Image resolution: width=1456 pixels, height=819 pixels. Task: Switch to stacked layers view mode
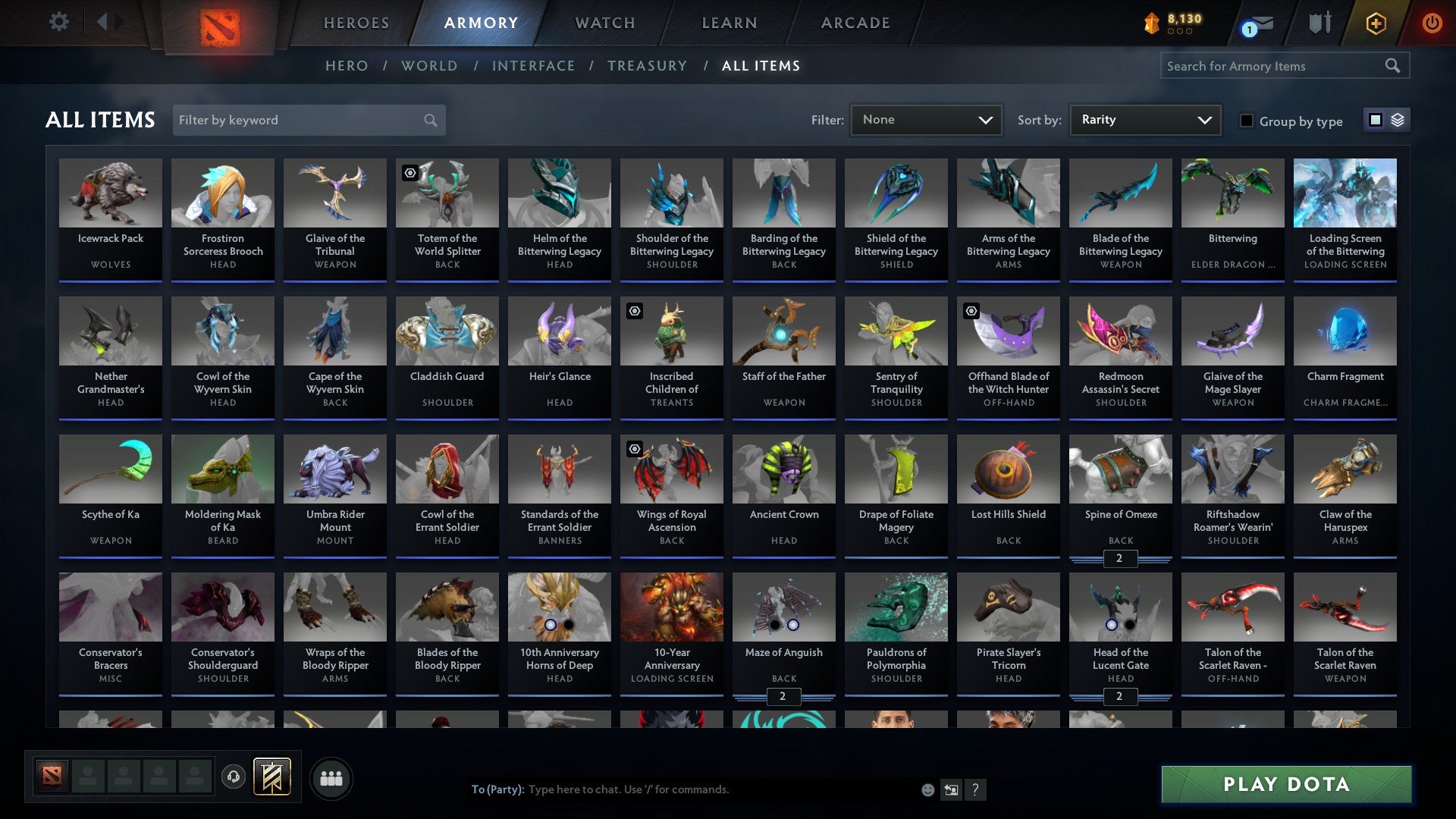[1399, 120]
